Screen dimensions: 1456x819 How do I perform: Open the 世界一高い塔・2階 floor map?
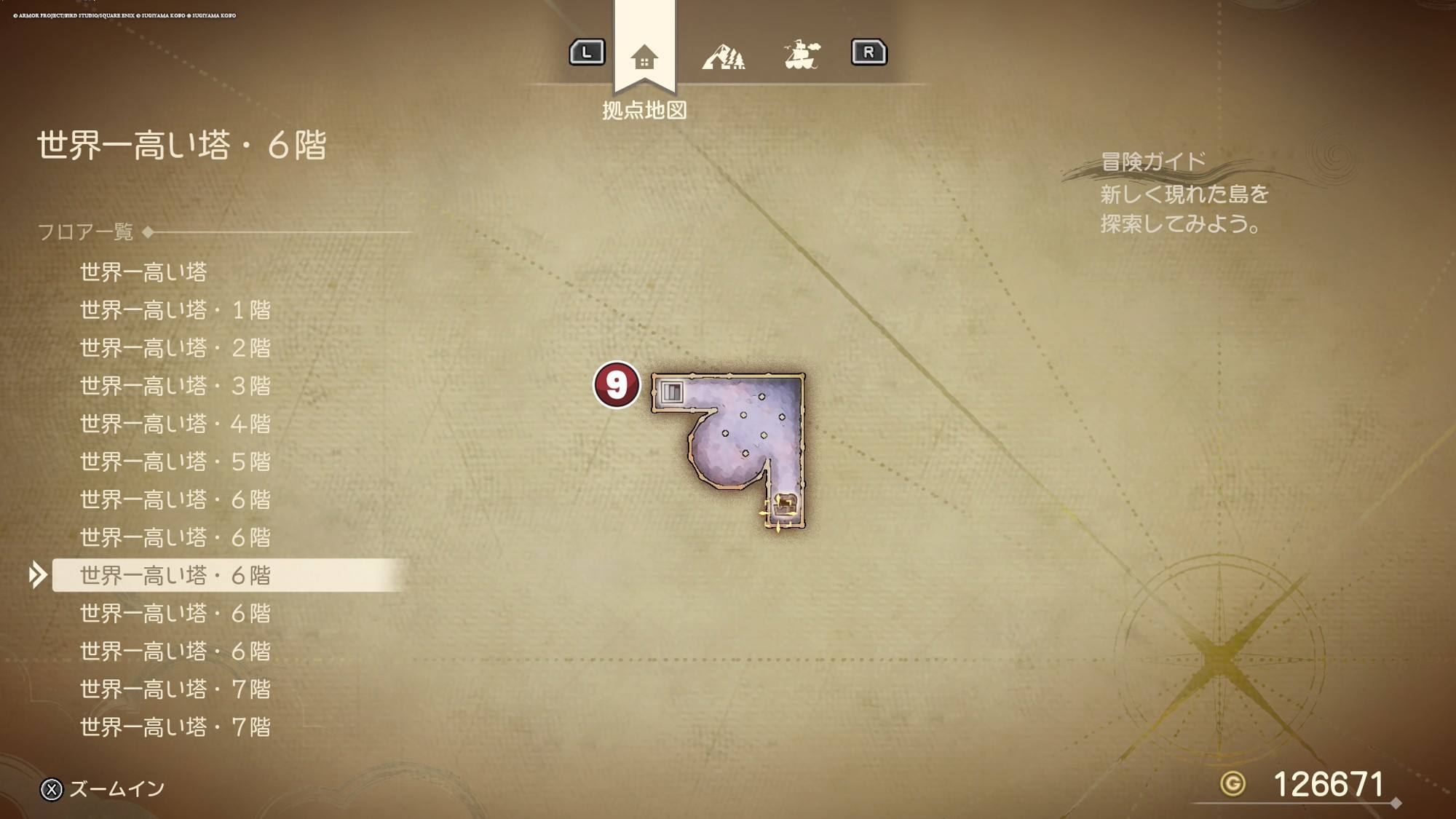point(175,348)
